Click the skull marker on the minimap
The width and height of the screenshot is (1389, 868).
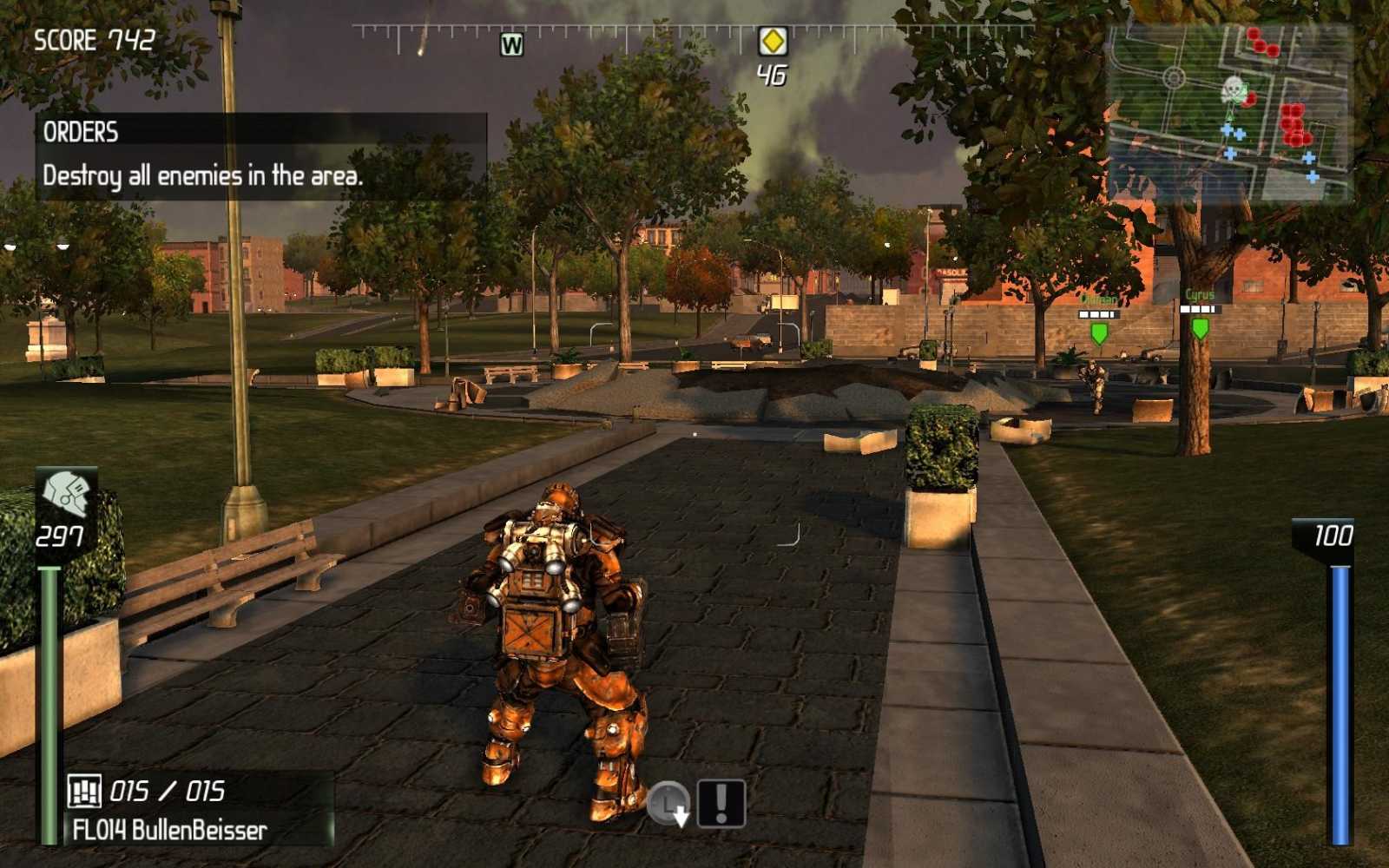click(1233, 89)
